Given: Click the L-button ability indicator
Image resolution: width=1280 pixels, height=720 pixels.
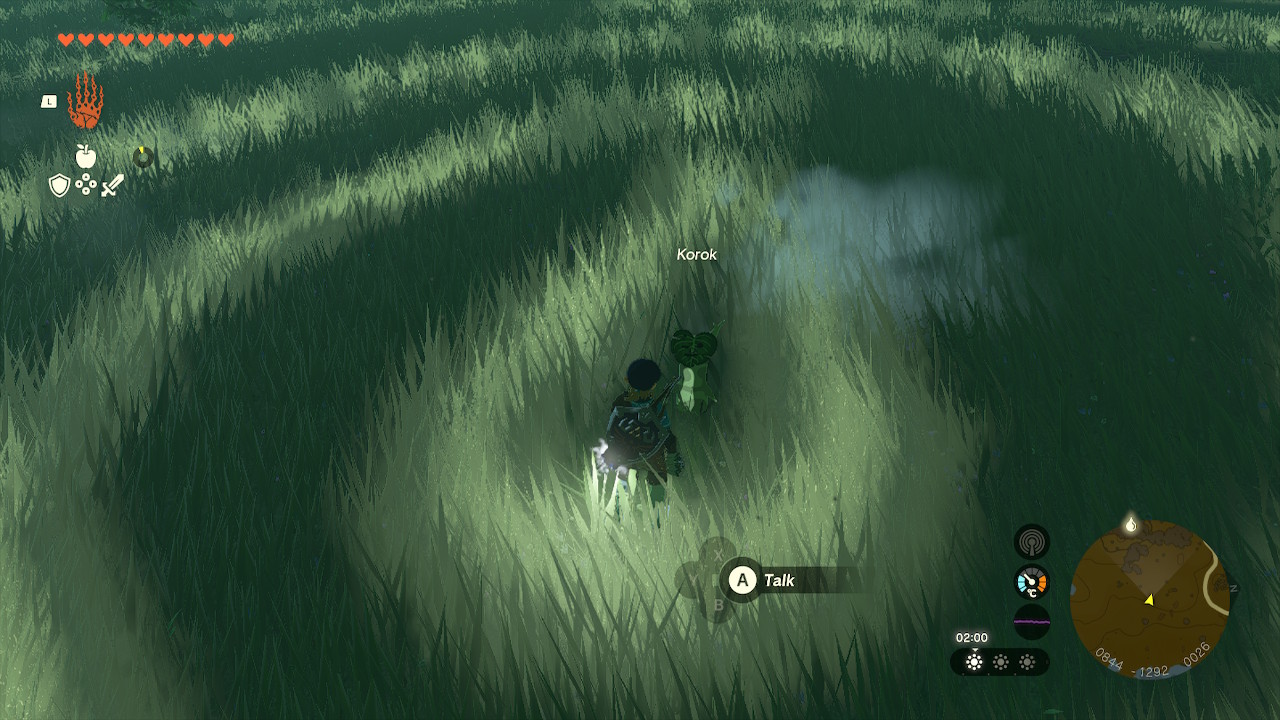Looking at the screenshot, I should coord(48,100).
